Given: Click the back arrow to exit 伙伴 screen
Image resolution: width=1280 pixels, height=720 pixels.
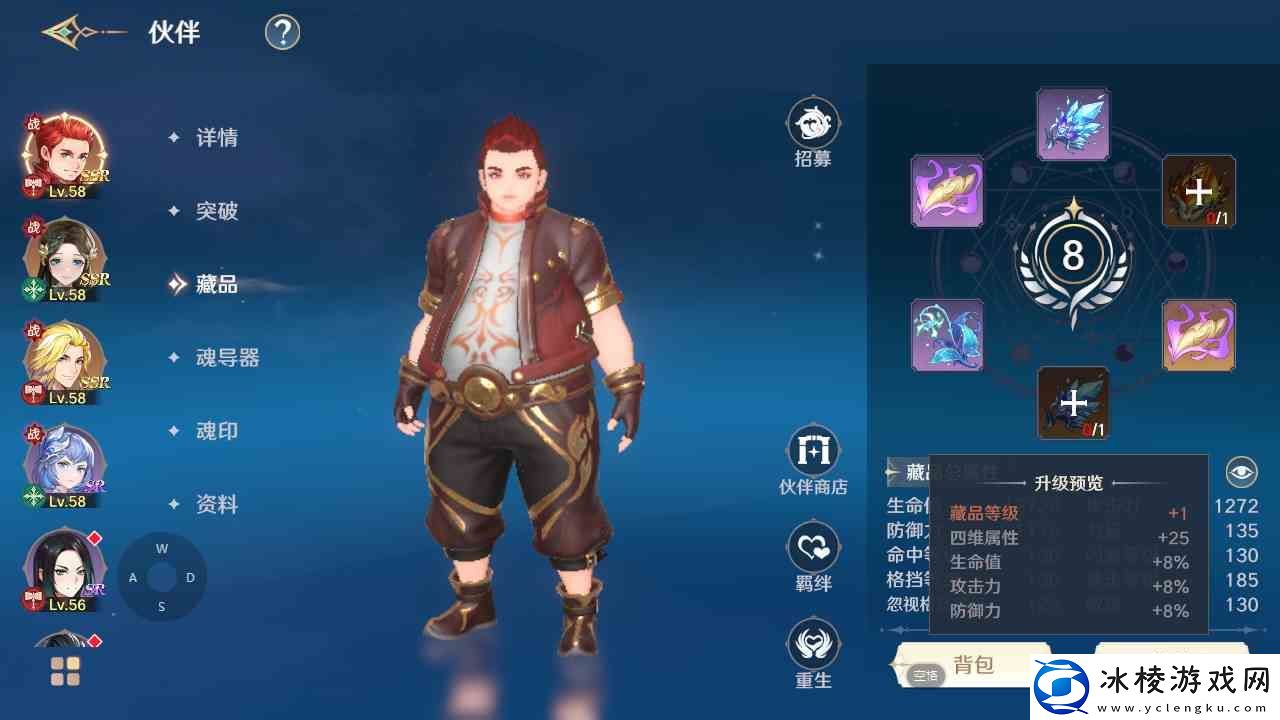Looking at the screenshot, I should [x=62, y=32].
